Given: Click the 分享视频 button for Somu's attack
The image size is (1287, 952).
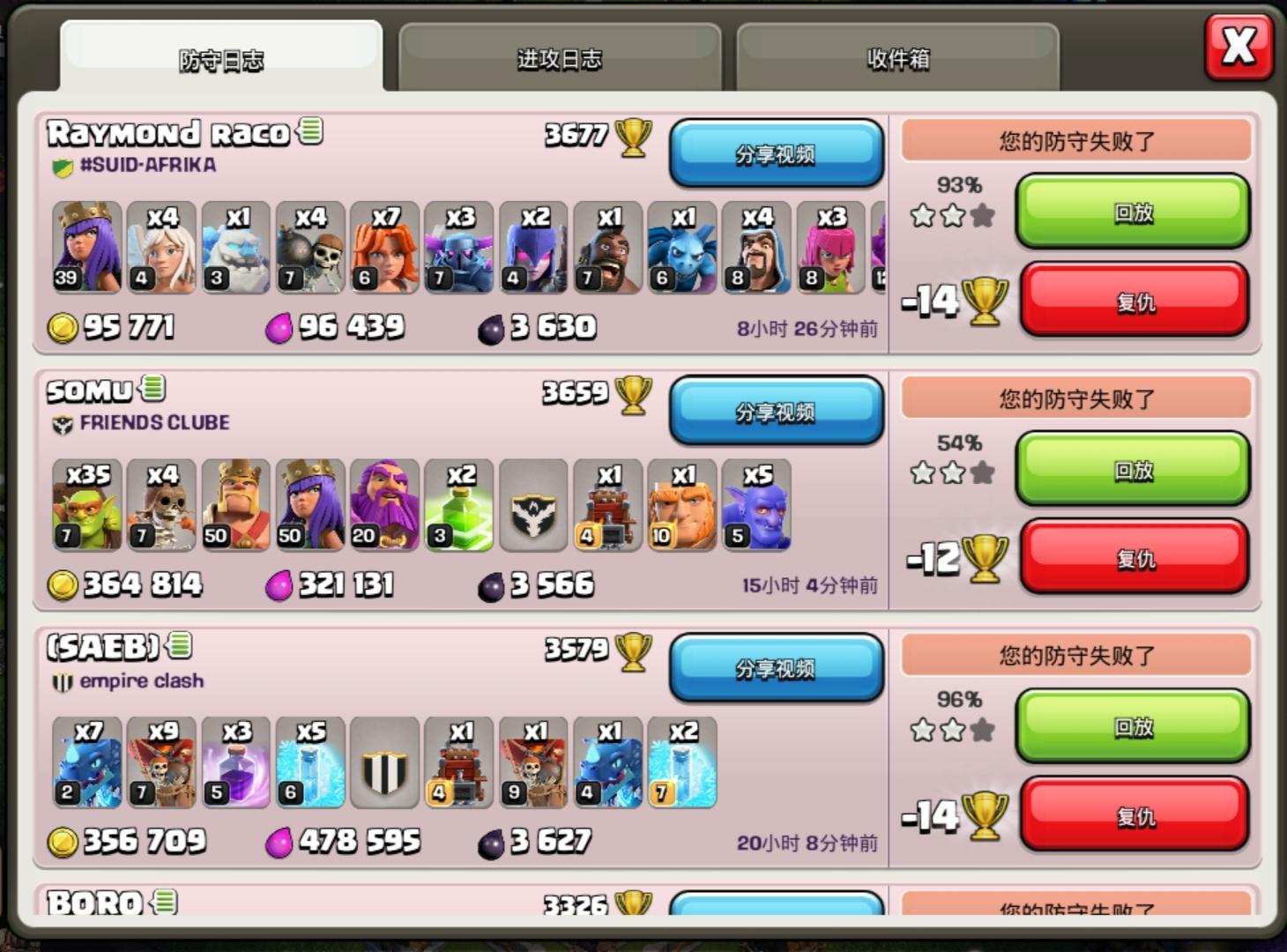Looking at the screenshot, I should click(x=776, y=412).
